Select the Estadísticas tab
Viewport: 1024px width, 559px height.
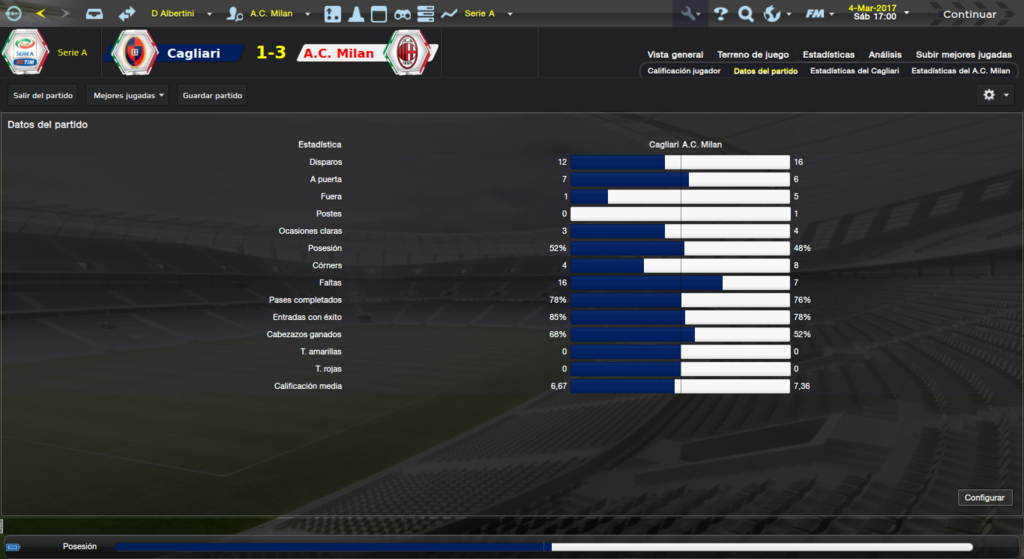pos(828,55)
